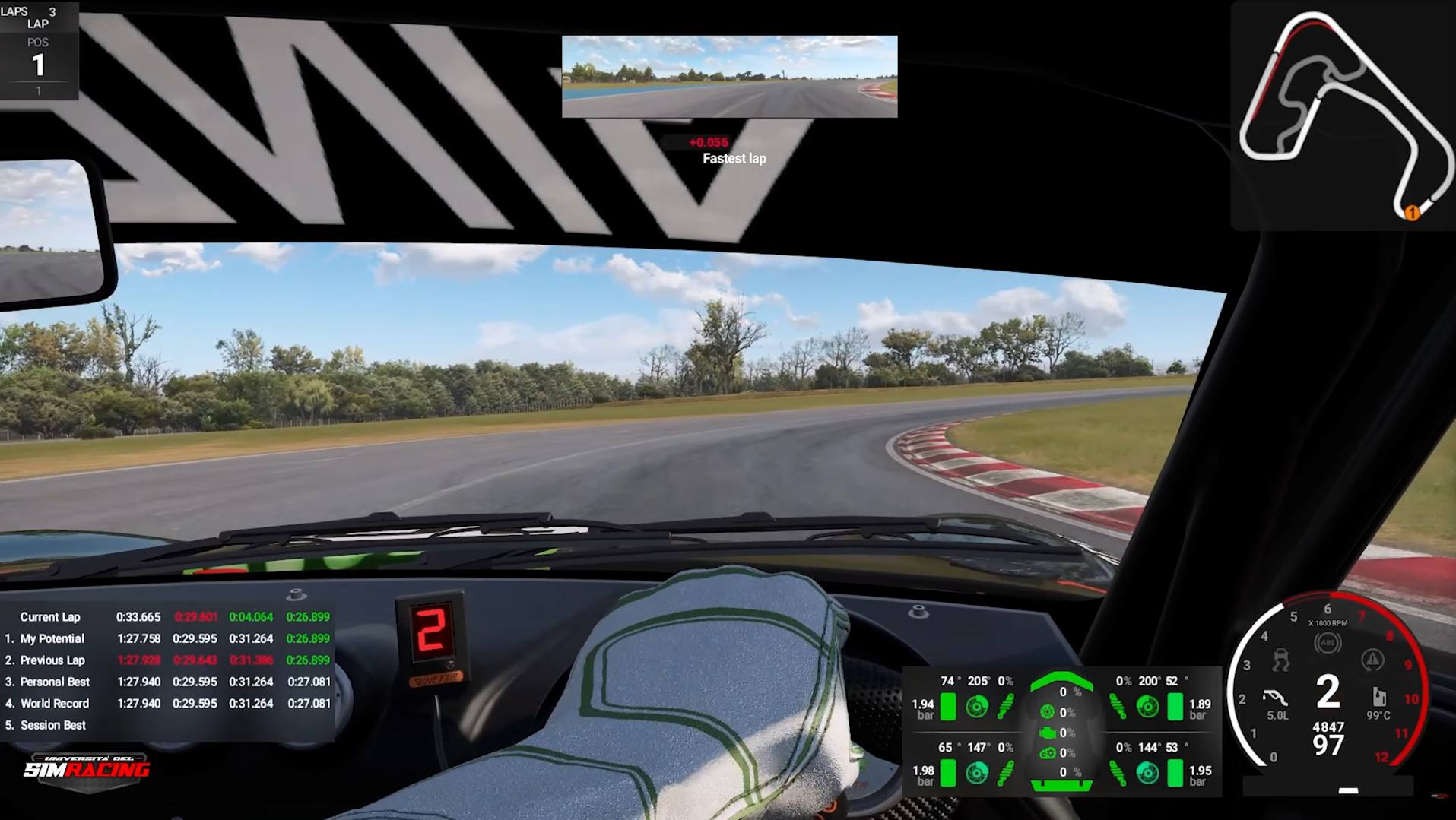Select the fuel temperature icon showing 99°C
Image resolution: width=1456 pixels, height=820 pixels.
point(1379,698)
